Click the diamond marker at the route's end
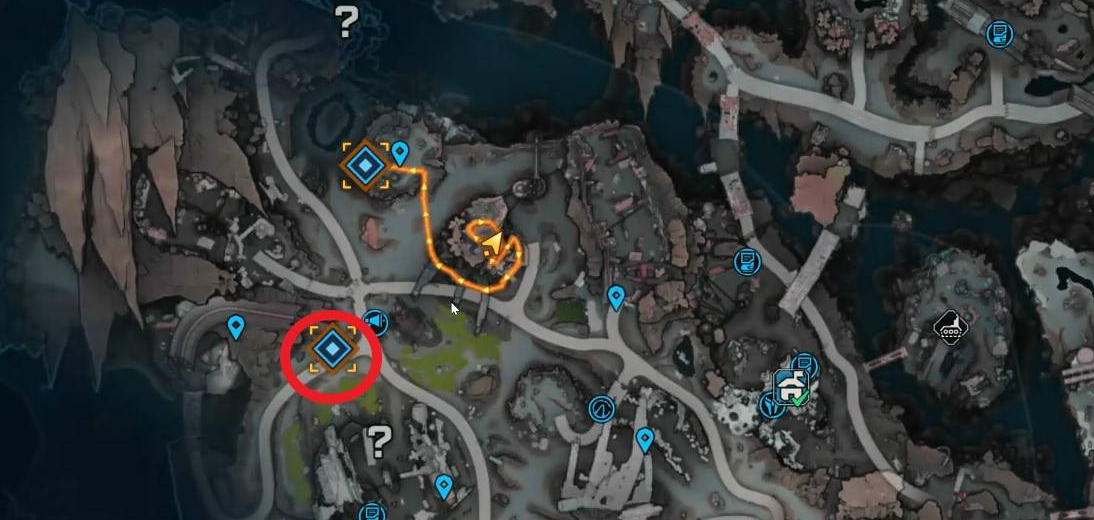The height and width of the screenshot is (520, 1094). (365, 165)
